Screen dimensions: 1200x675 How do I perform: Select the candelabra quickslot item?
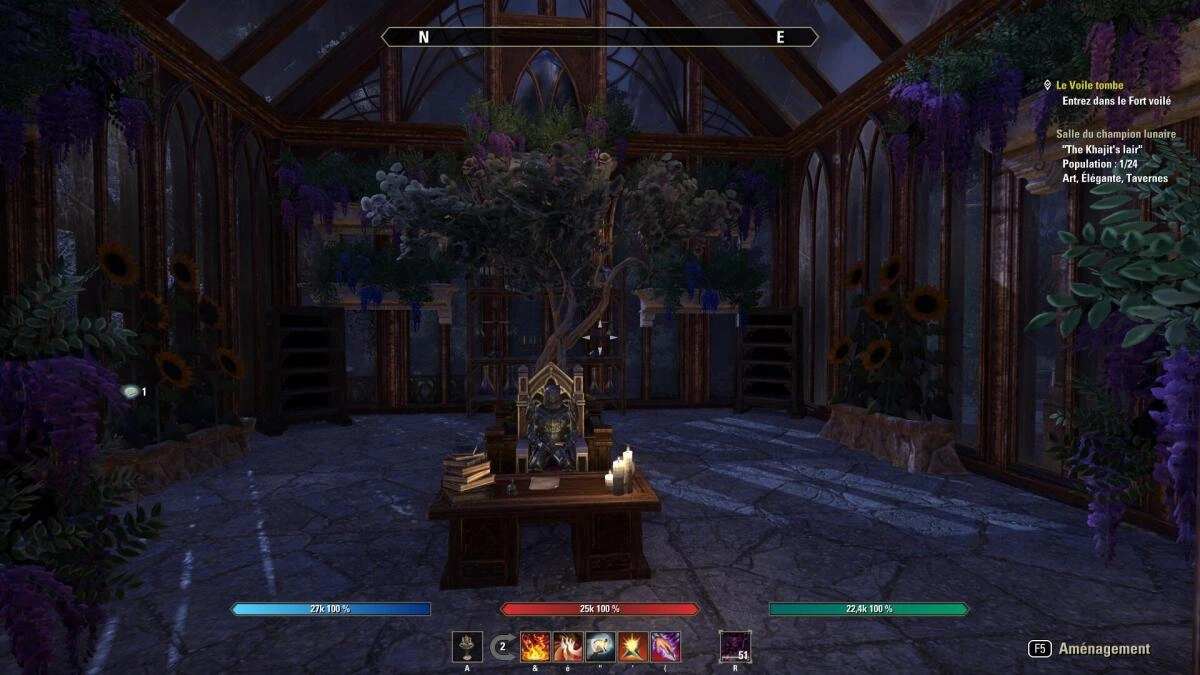click(467, 647)
